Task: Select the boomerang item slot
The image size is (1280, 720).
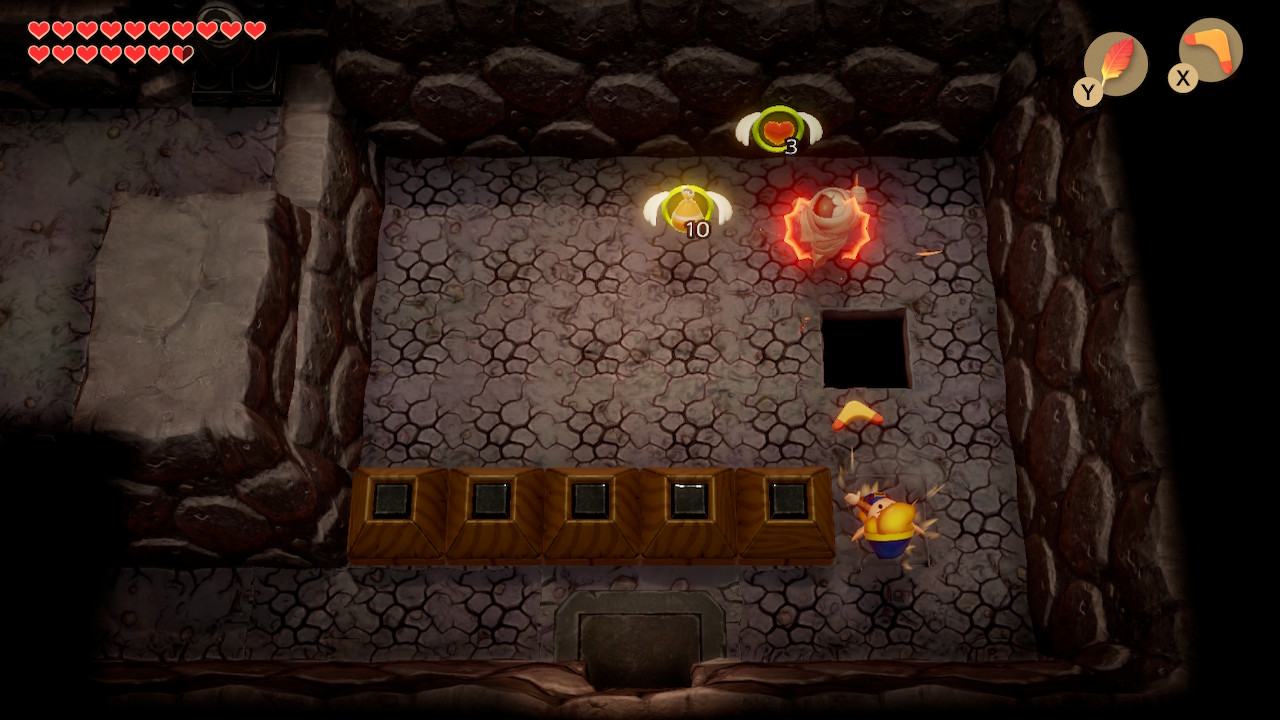Action: tap(1210, 50)
